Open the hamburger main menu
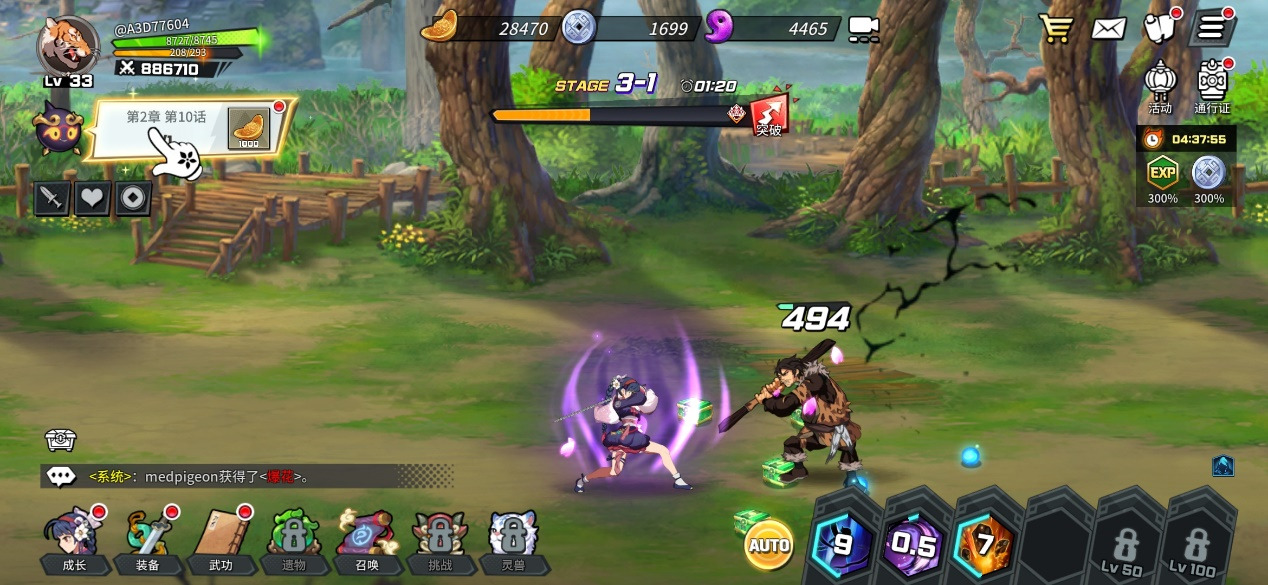Screen dimensions: 1268x585 [x=1211, y=28]
